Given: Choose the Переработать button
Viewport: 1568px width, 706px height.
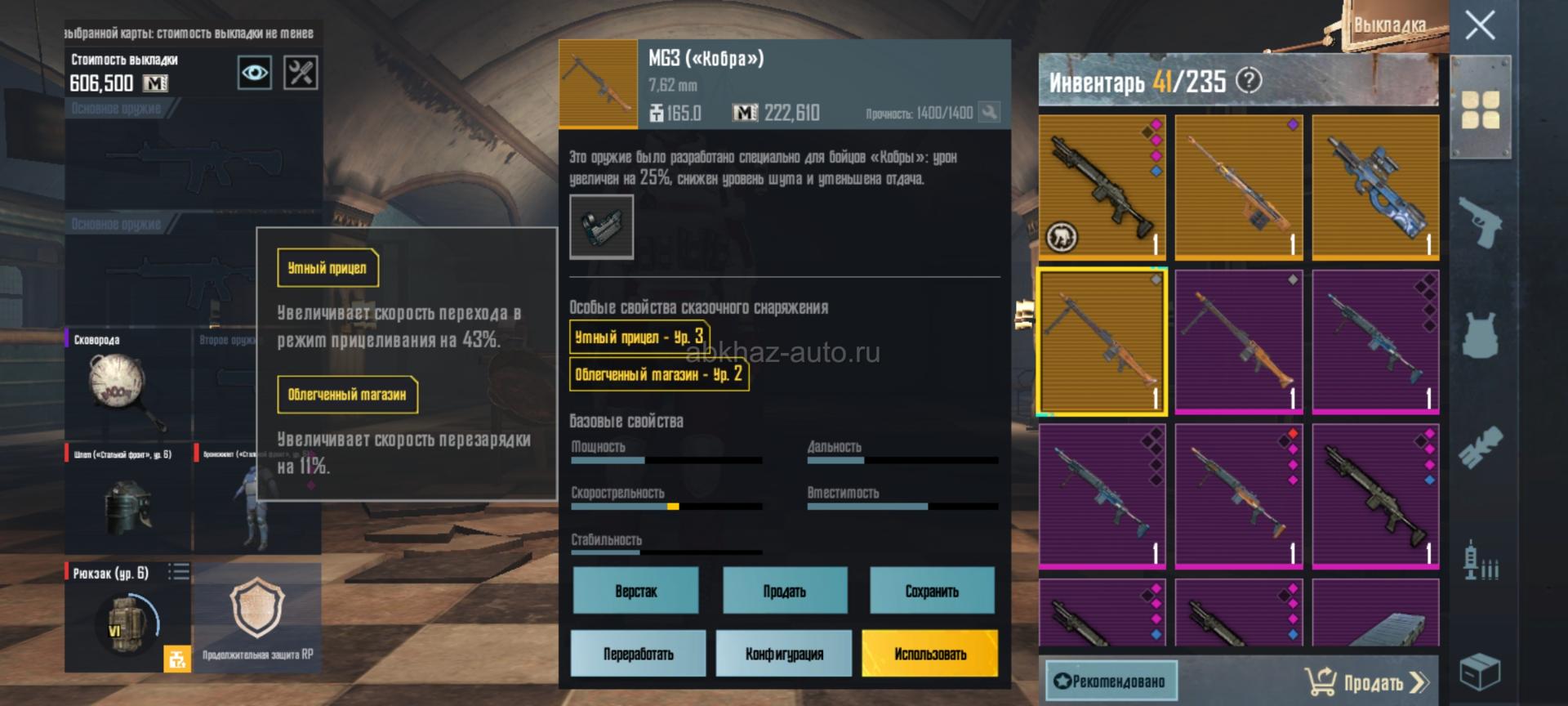Looking at the screenshot, I should tap(638, 654).
